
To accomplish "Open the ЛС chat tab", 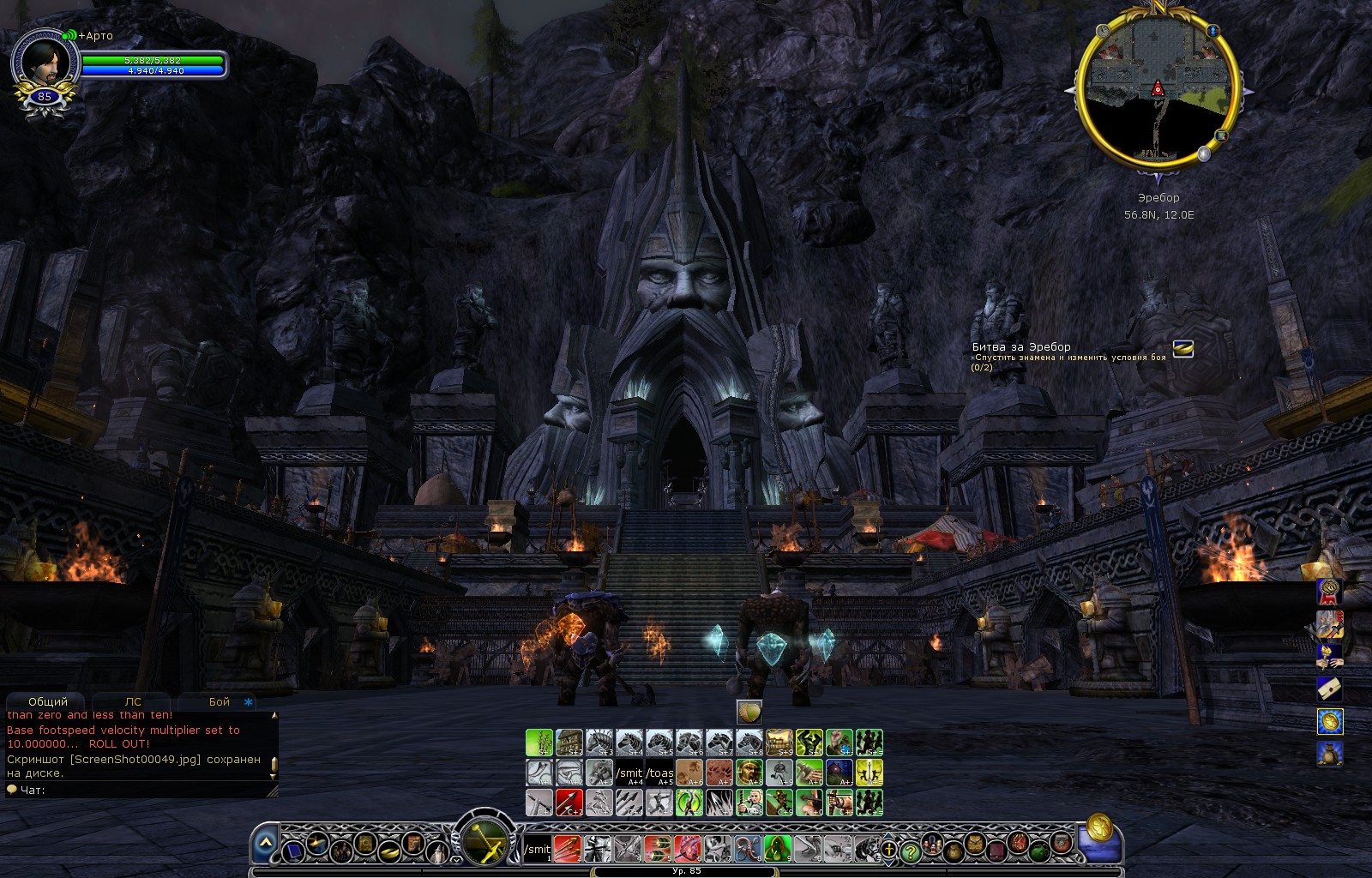I will pyautogui.click(x=133, y=701).
